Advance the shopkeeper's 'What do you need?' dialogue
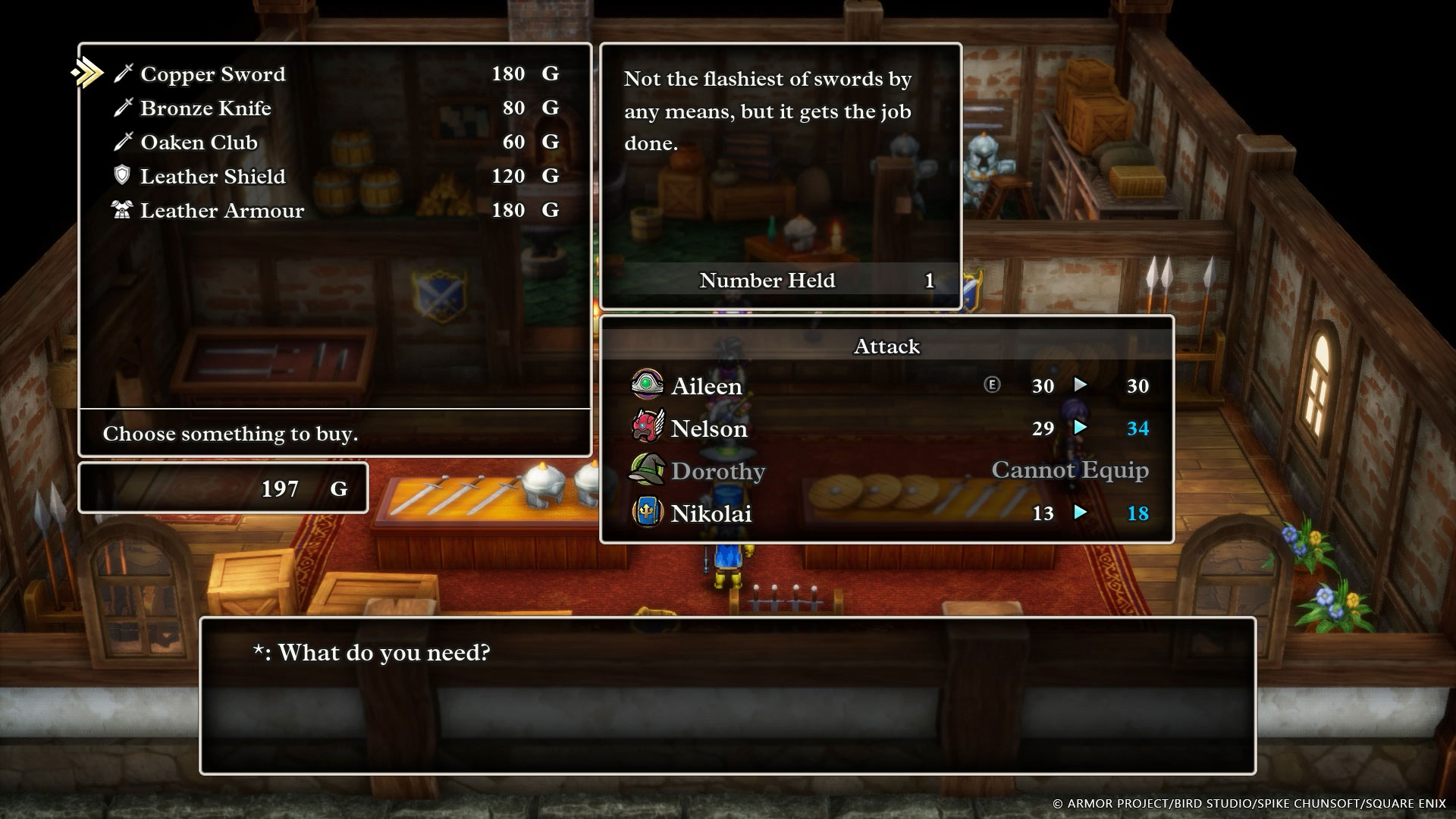The width and height of the screenshot is (1456, 819). [x=726, y=695]
